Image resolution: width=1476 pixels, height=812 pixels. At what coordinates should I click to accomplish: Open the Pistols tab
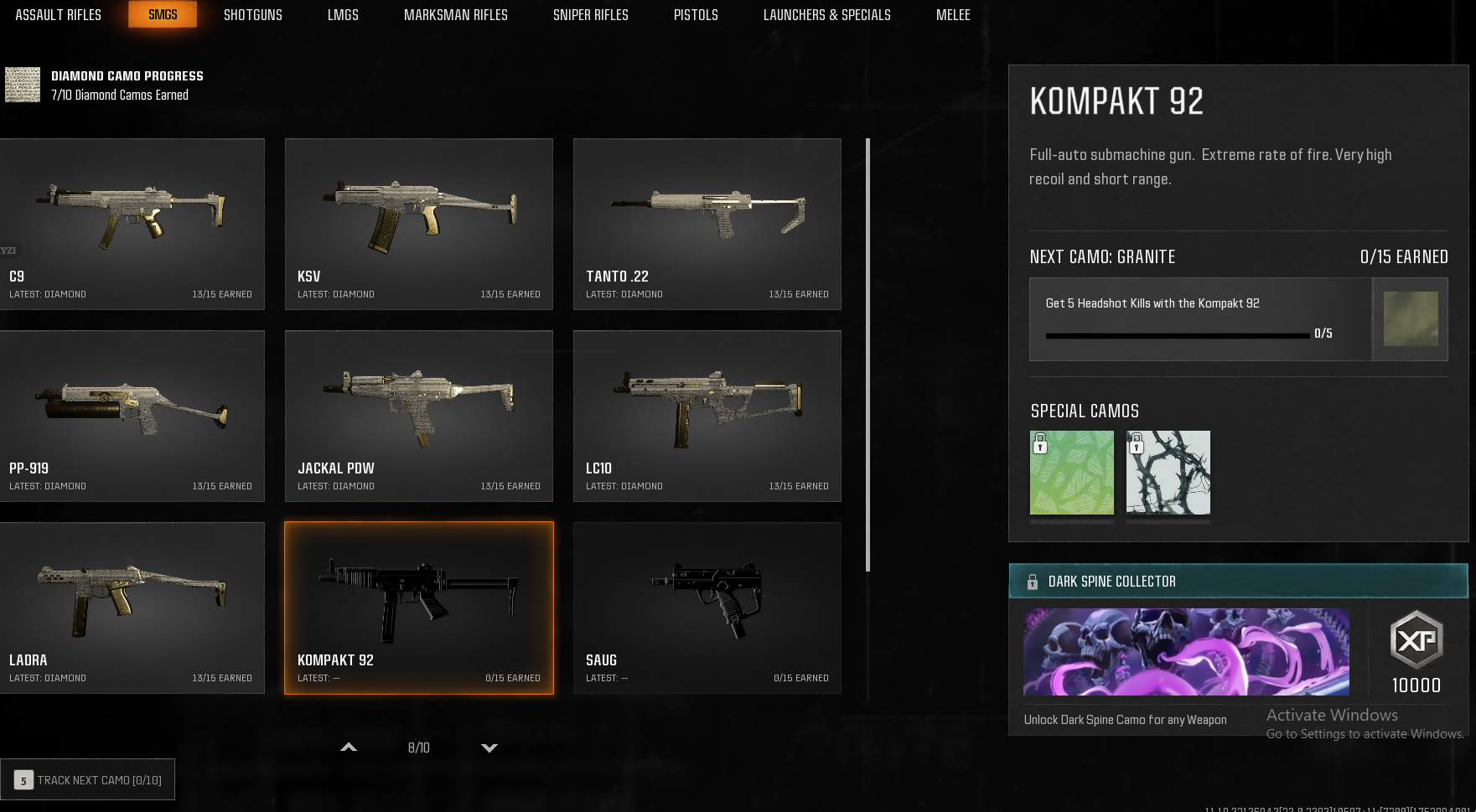[x=696, y=15]
